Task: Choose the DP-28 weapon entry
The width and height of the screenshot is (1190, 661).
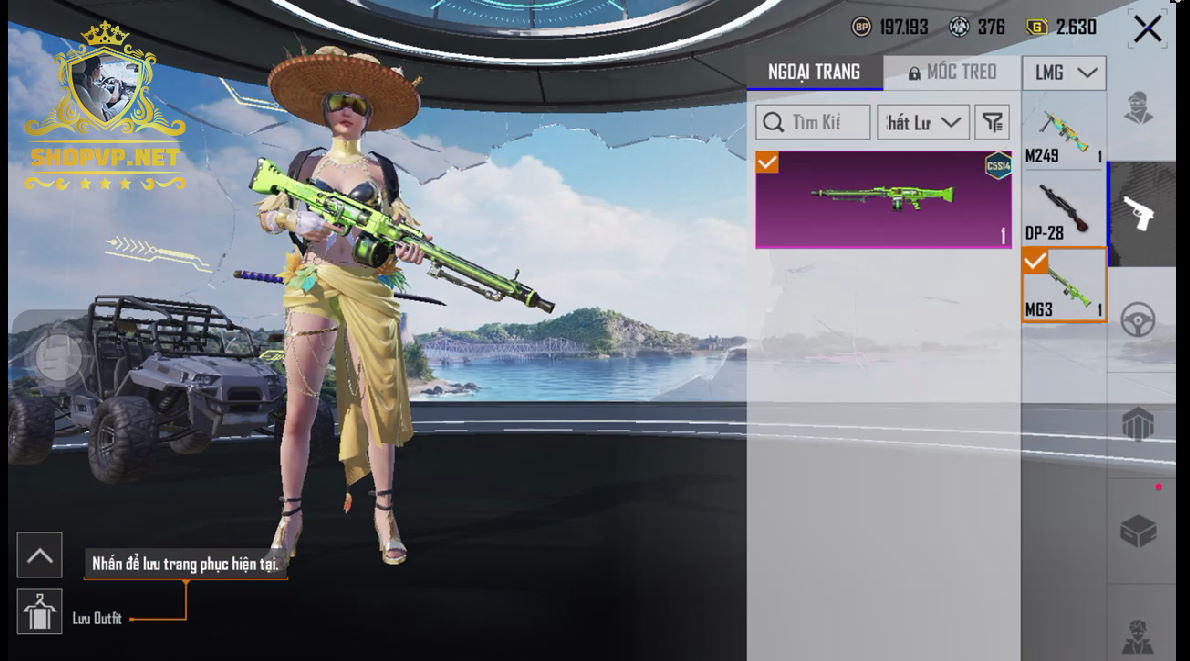Action: pyautogui.click(x=1063, y=210)
